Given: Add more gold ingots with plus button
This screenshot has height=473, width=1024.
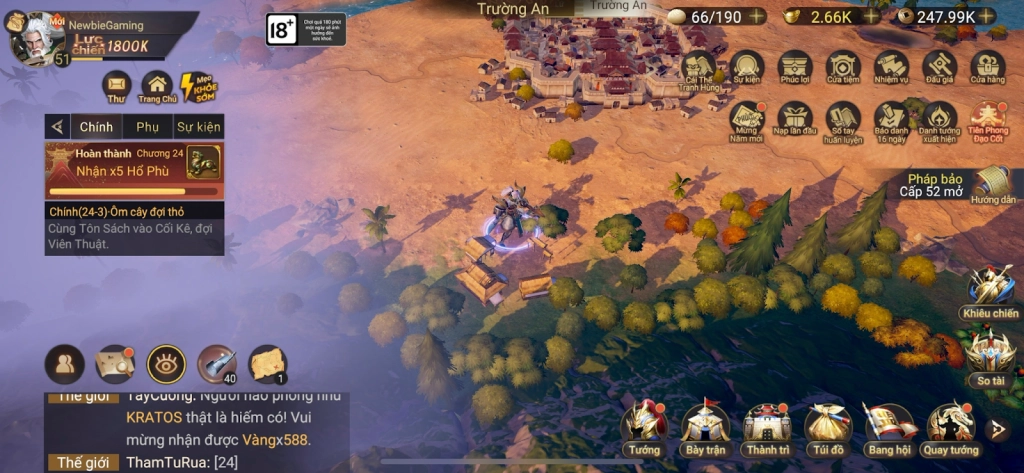Looking at the screenshot, I should [872, 16].
